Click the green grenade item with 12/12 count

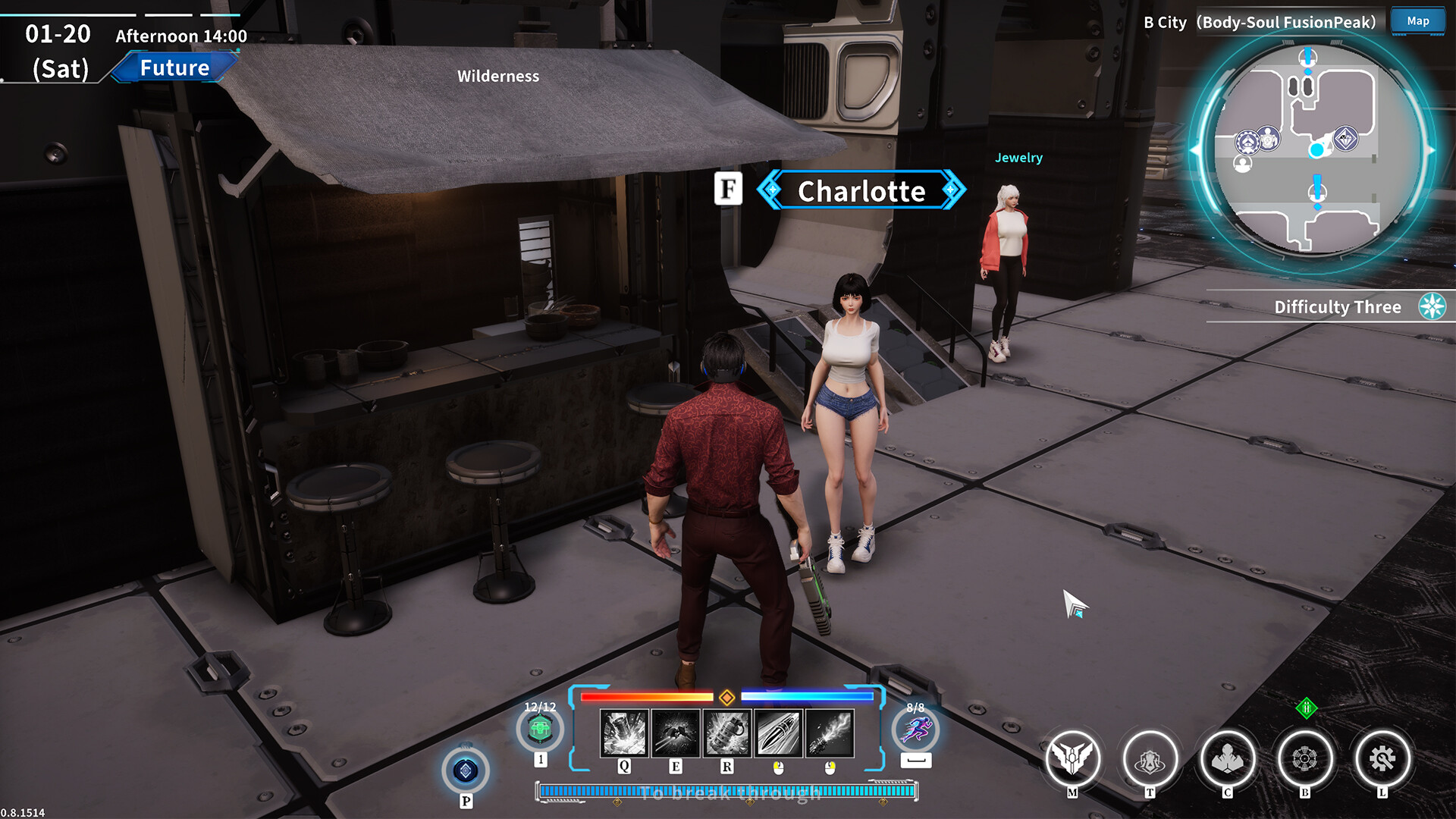point(541,730)
